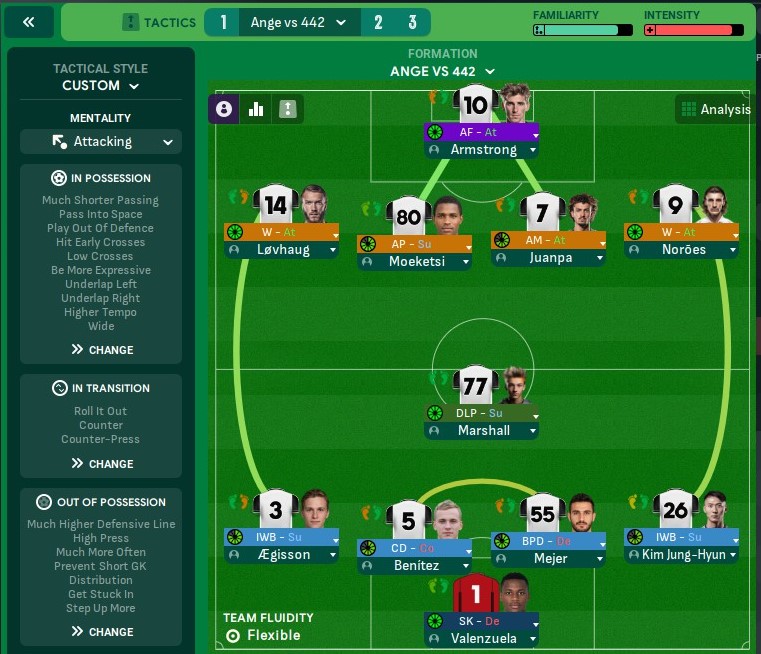Viewport: 761px width, 654px height.
Task: Switch to tactic slot 2
Action: pos(378,22)
